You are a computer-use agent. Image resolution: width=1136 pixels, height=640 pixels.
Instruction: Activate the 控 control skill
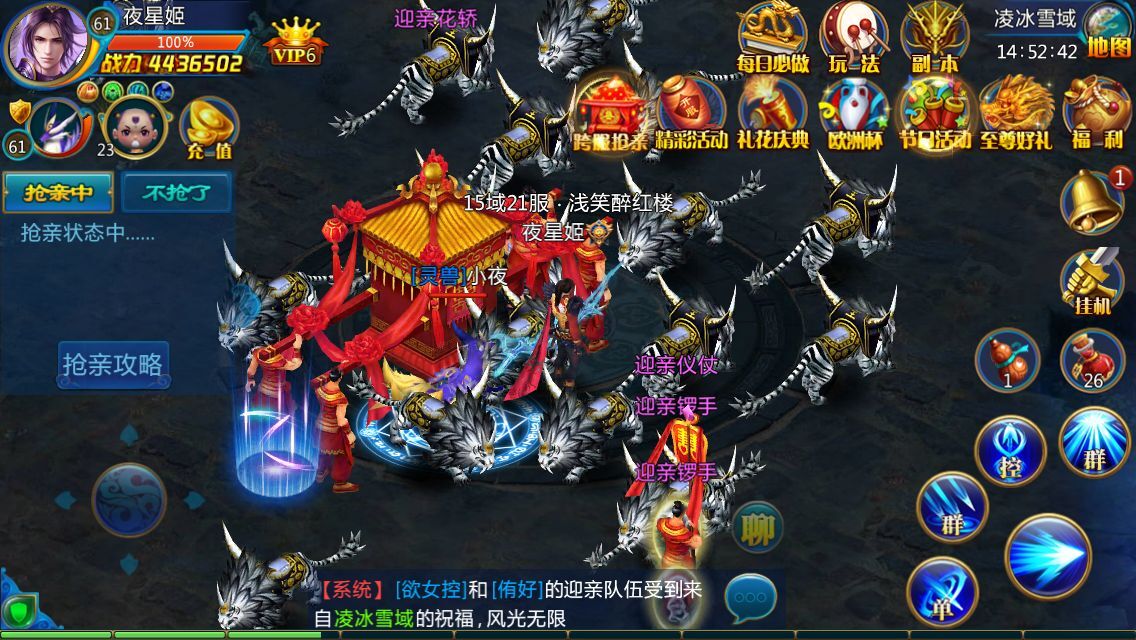pyautogui.click(x=1010, y=452)
